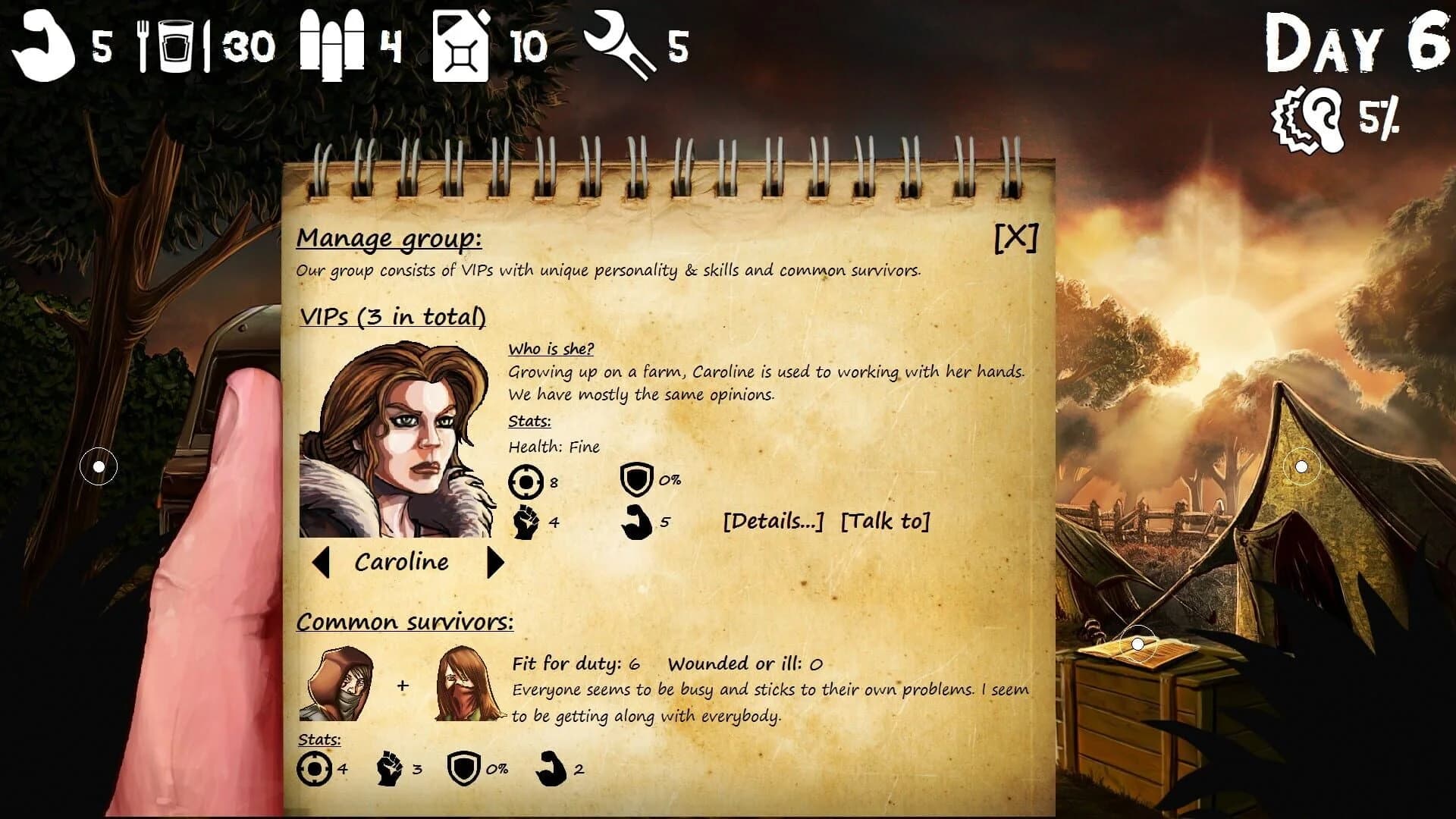Viewport: 1456px width, 819px height.
Task: Select the muscle strength stat below Caroline
Action: 637,521
